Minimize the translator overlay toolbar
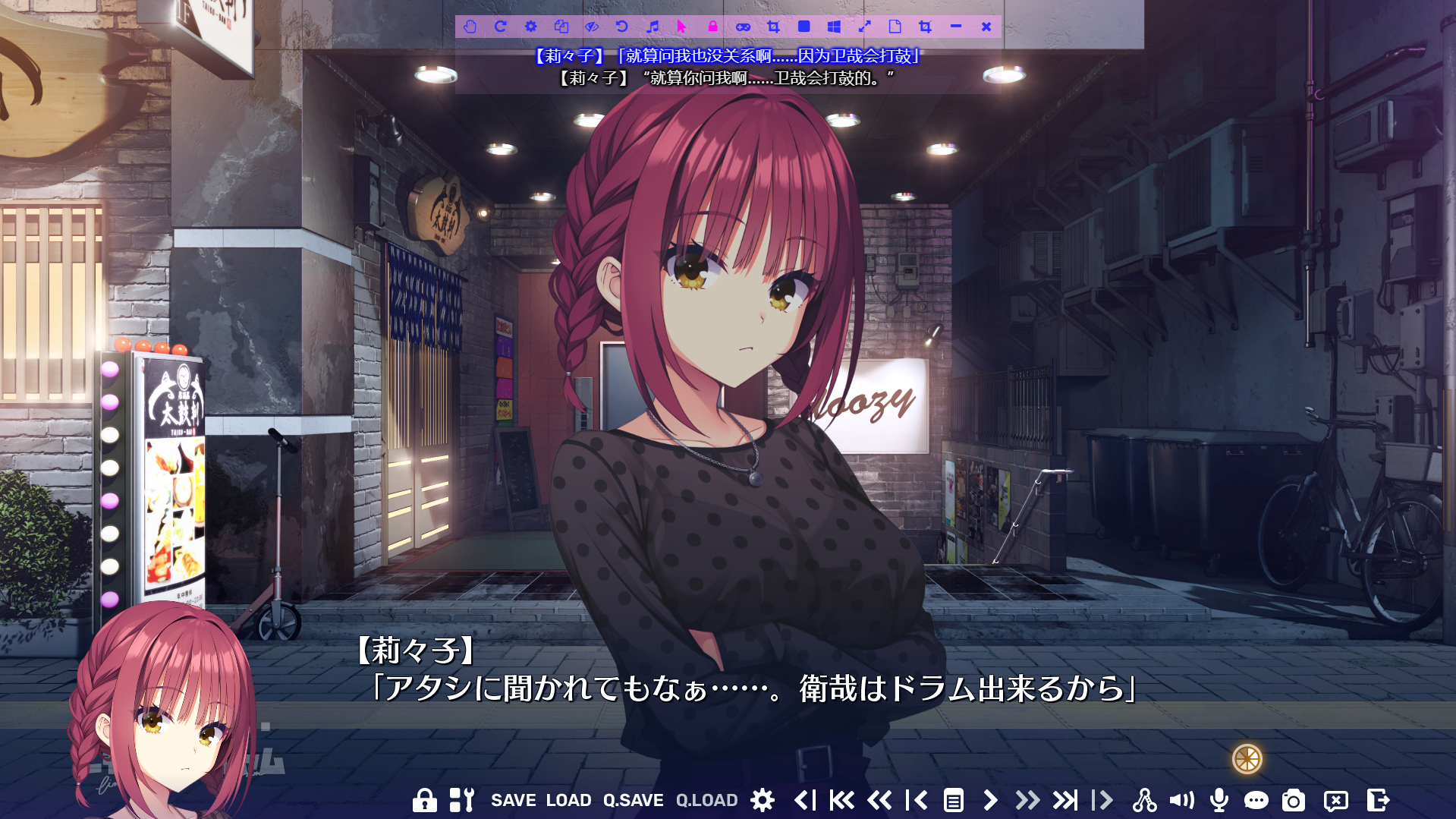Image resolution: width=1456 pixels, height=819 pixels. coord(955,27)
